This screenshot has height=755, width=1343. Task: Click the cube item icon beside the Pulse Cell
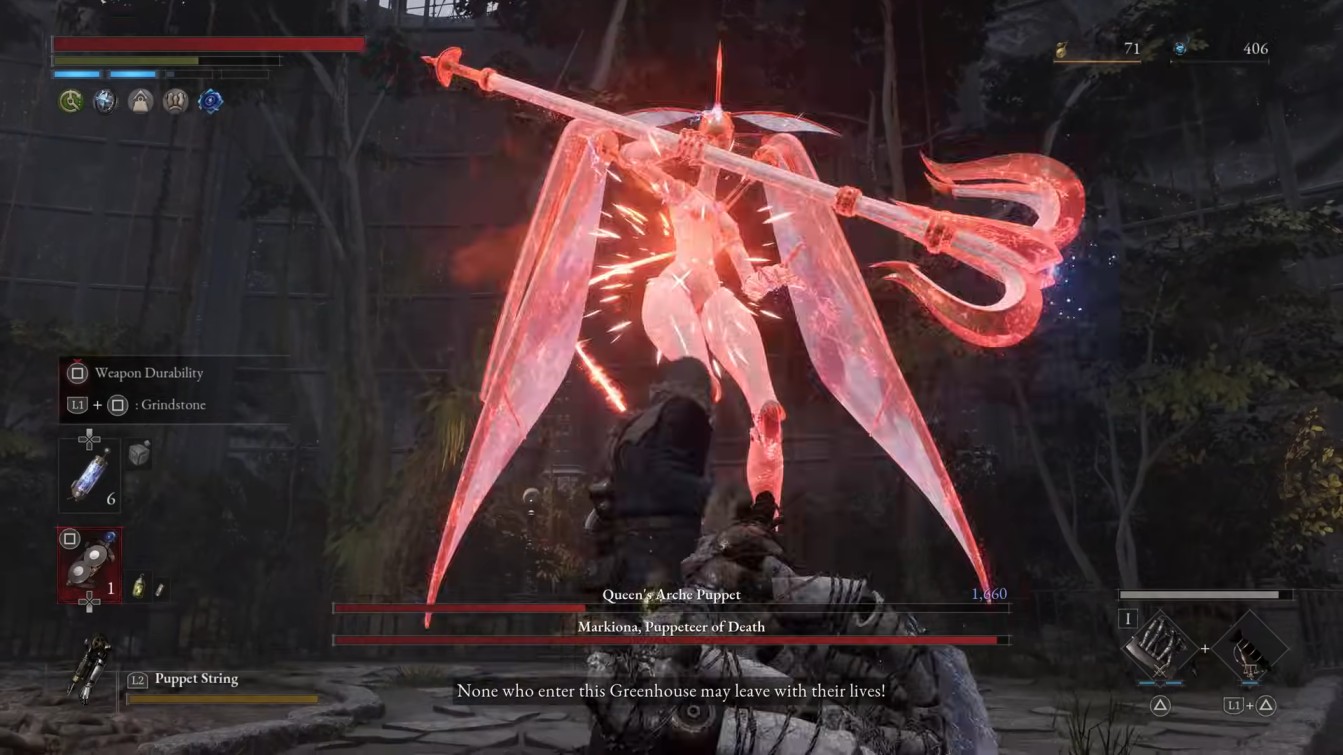click(x=138, y=455)
